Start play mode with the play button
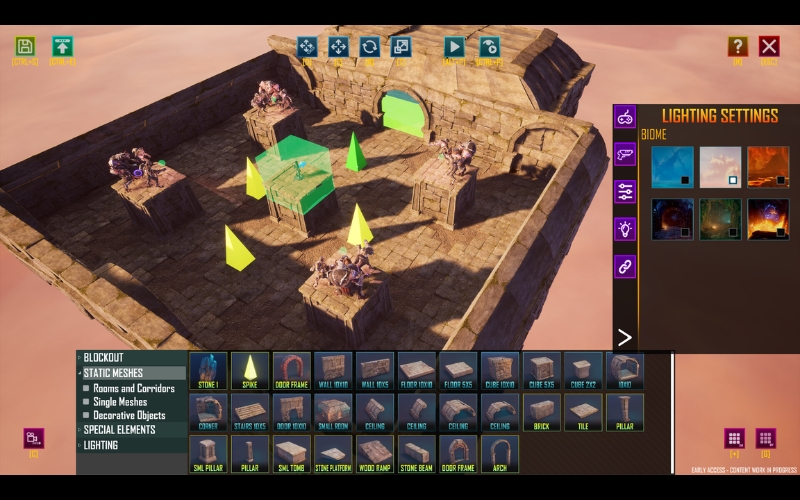This screenshot has height=500, width=800. 454,46
